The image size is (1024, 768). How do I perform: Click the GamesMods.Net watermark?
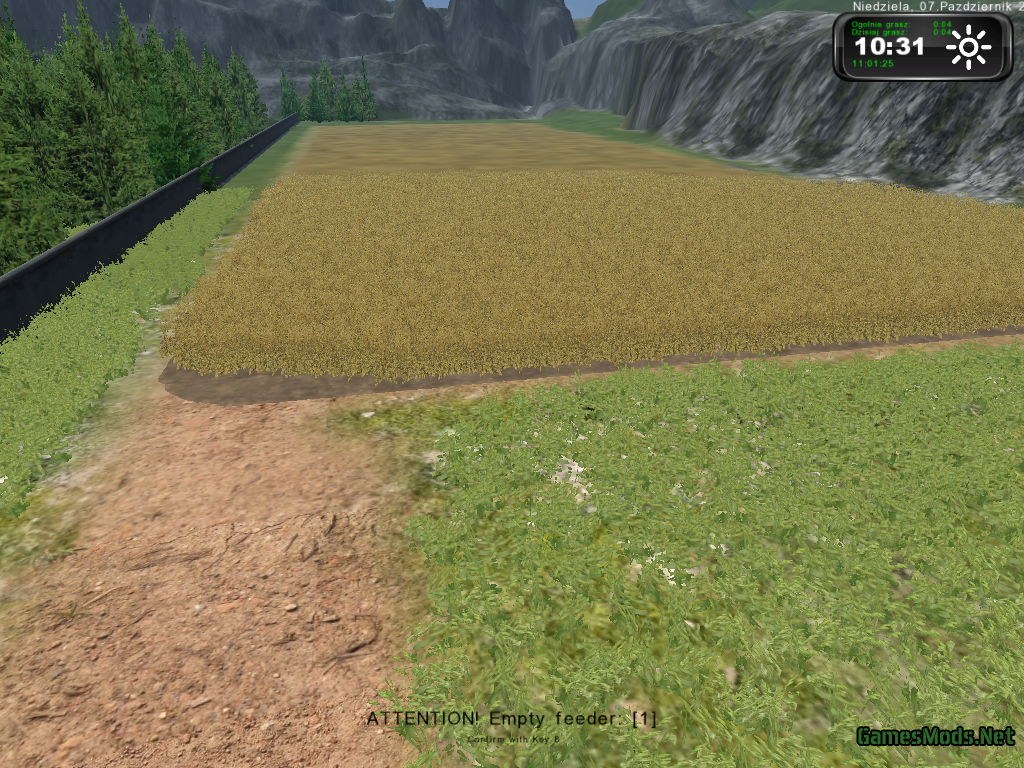[x=935, y=738]
